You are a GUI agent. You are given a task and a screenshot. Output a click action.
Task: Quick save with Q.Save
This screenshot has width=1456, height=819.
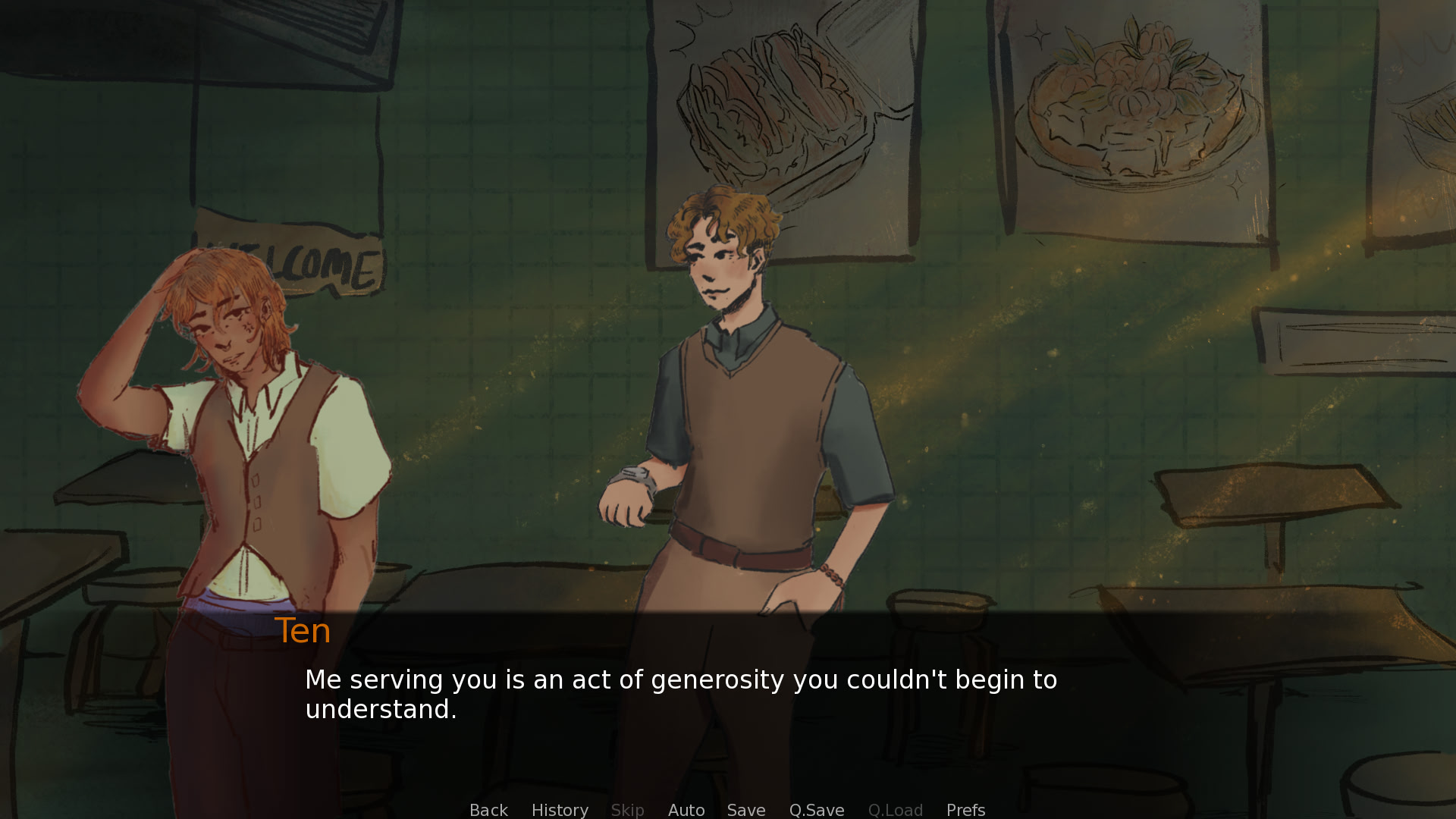point(817,810)
